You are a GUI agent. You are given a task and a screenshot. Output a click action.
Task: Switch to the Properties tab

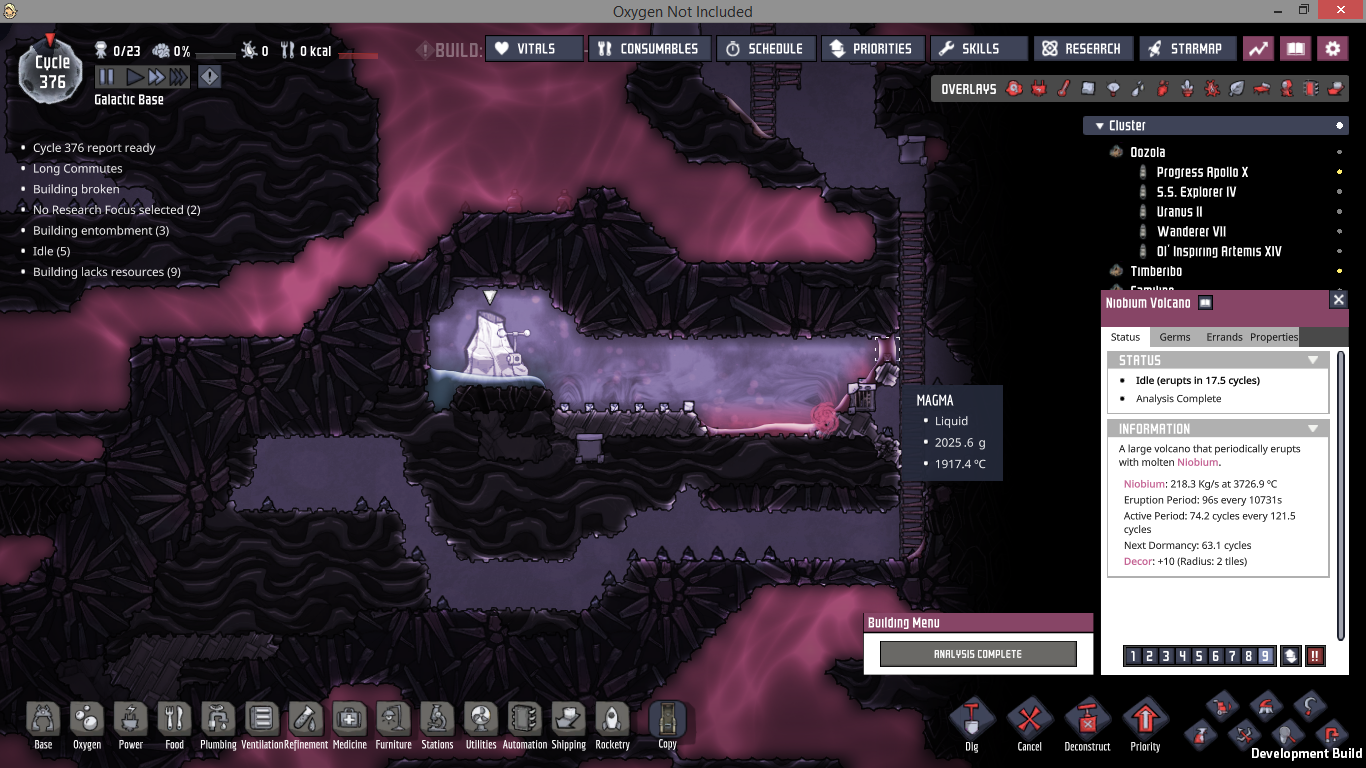pyautogui.click(x=1274, y=337)
